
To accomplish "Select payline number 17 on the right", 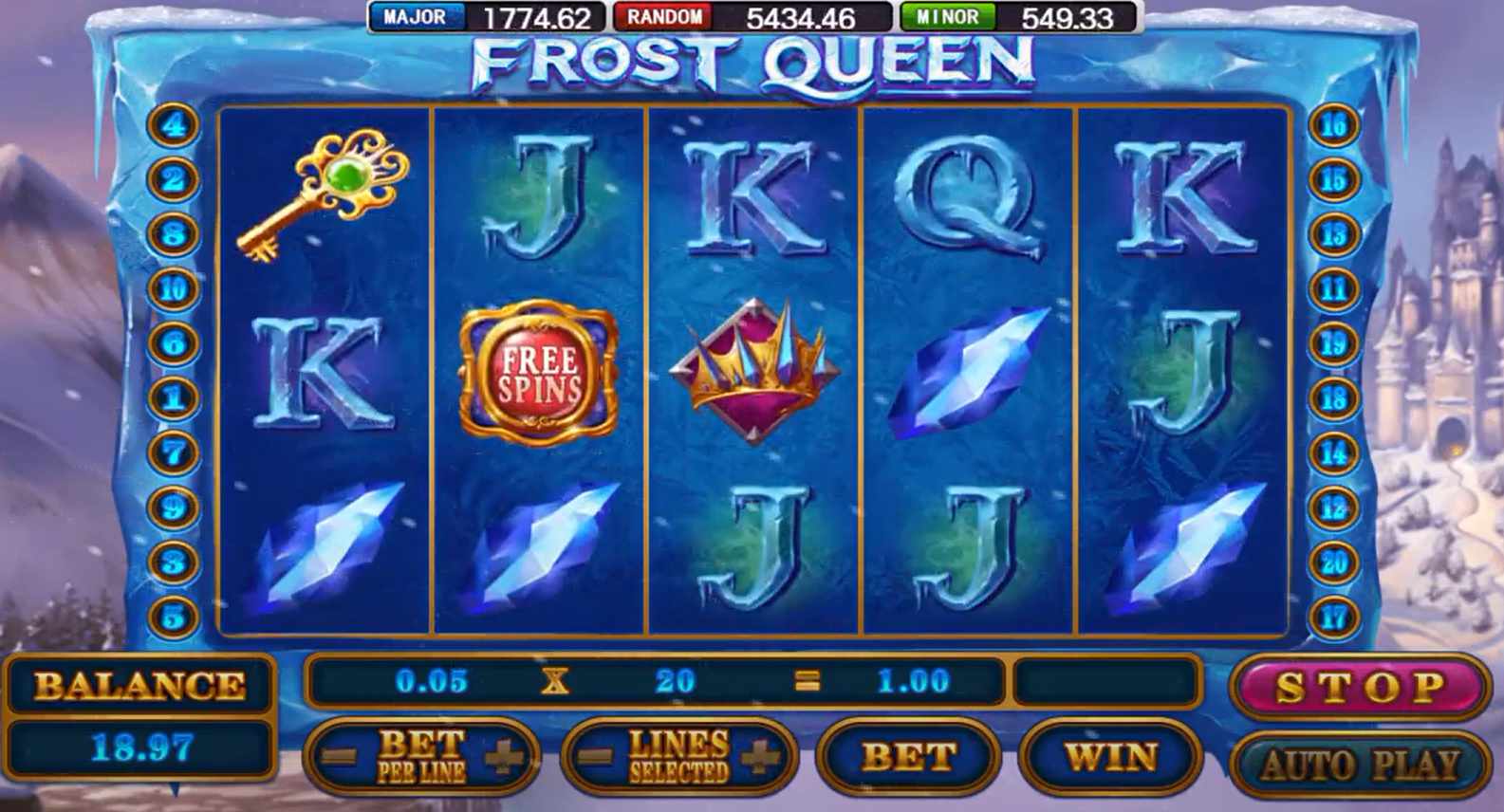I will coord(1332,615).
